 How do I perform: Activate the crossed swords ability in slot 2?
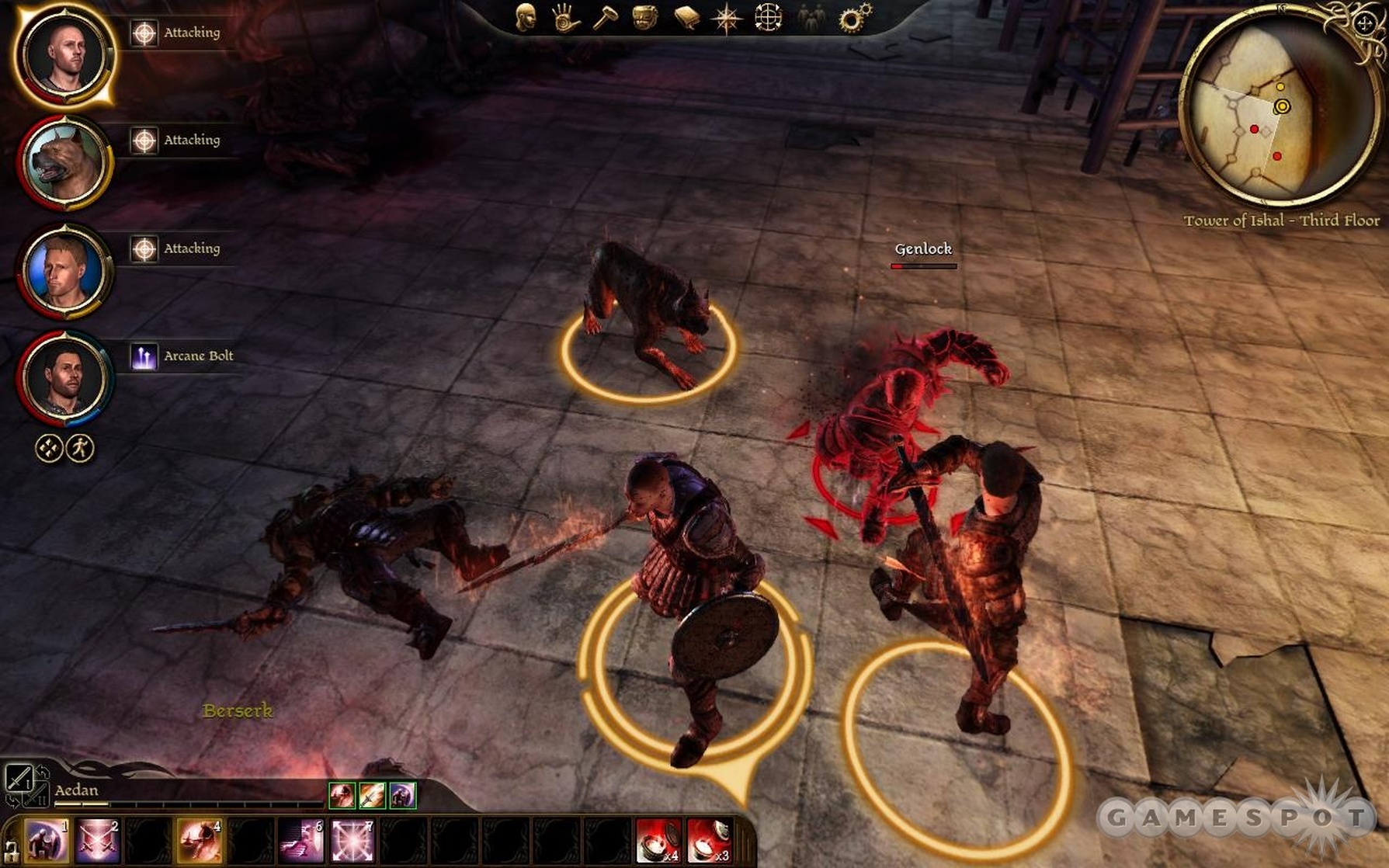pyautogui.click(x=97, y=841)
